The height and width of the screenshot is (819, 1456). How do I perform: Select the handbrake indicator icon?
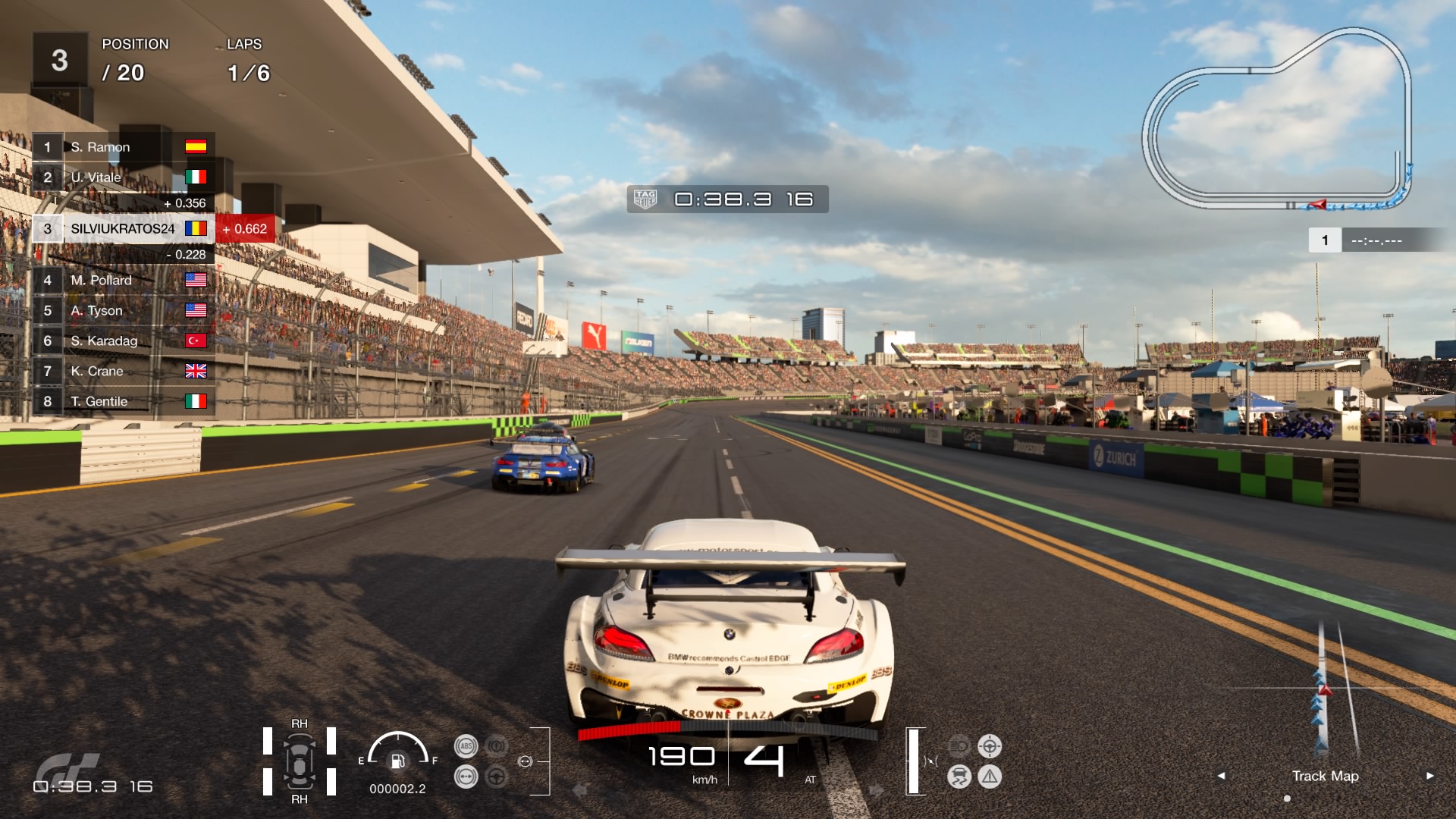(496, 745)
